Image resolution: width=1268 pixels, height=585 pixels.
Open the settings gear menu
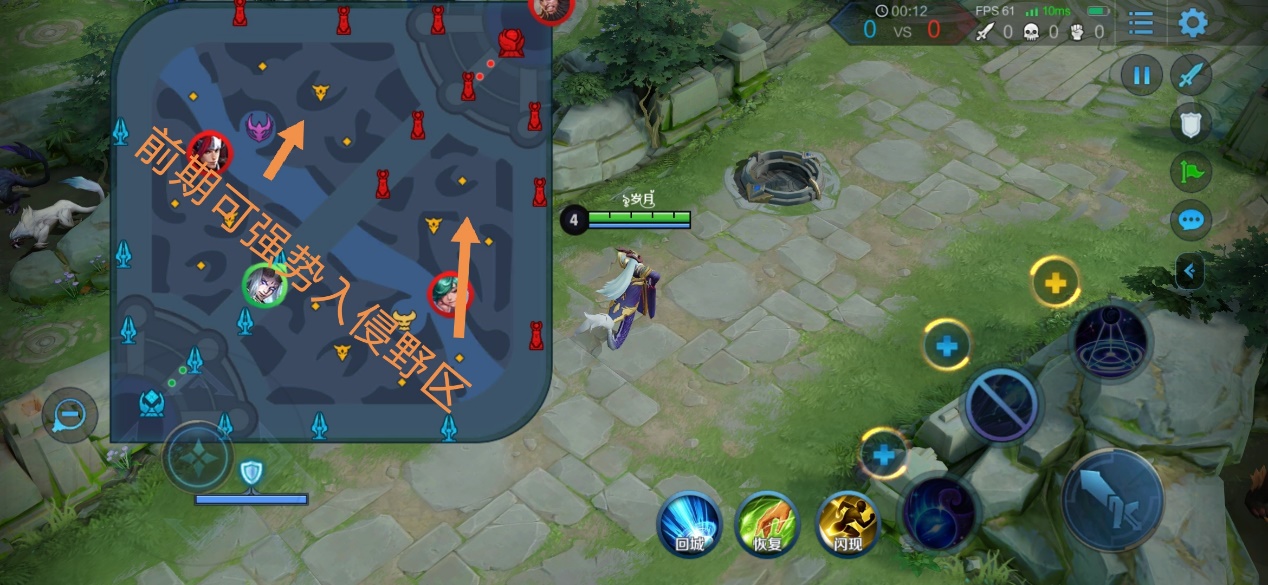[1193, 22]
